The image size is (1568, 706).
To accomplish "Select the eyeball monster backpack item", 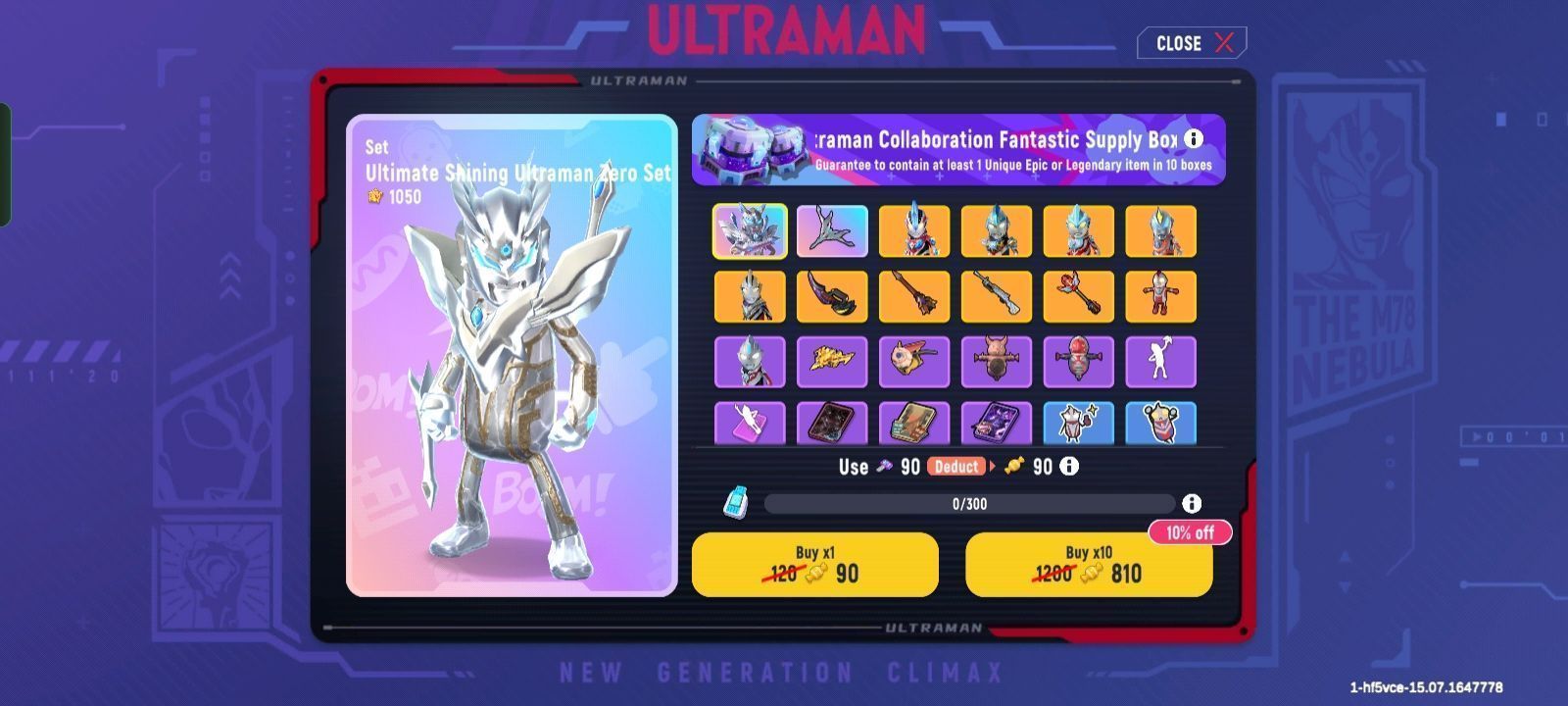I will (x=914, y=361).
